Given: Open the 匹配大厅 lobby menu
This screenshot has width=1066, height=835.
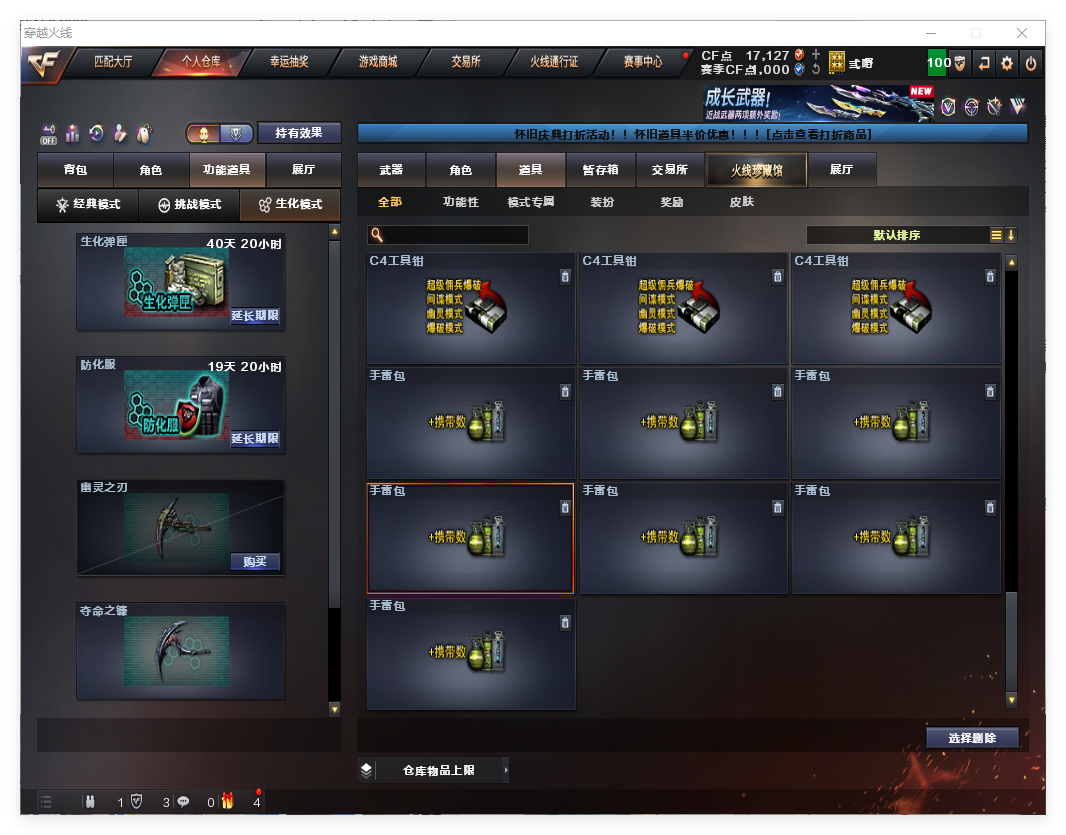Looking at the screenshot, I should point(113,62).
